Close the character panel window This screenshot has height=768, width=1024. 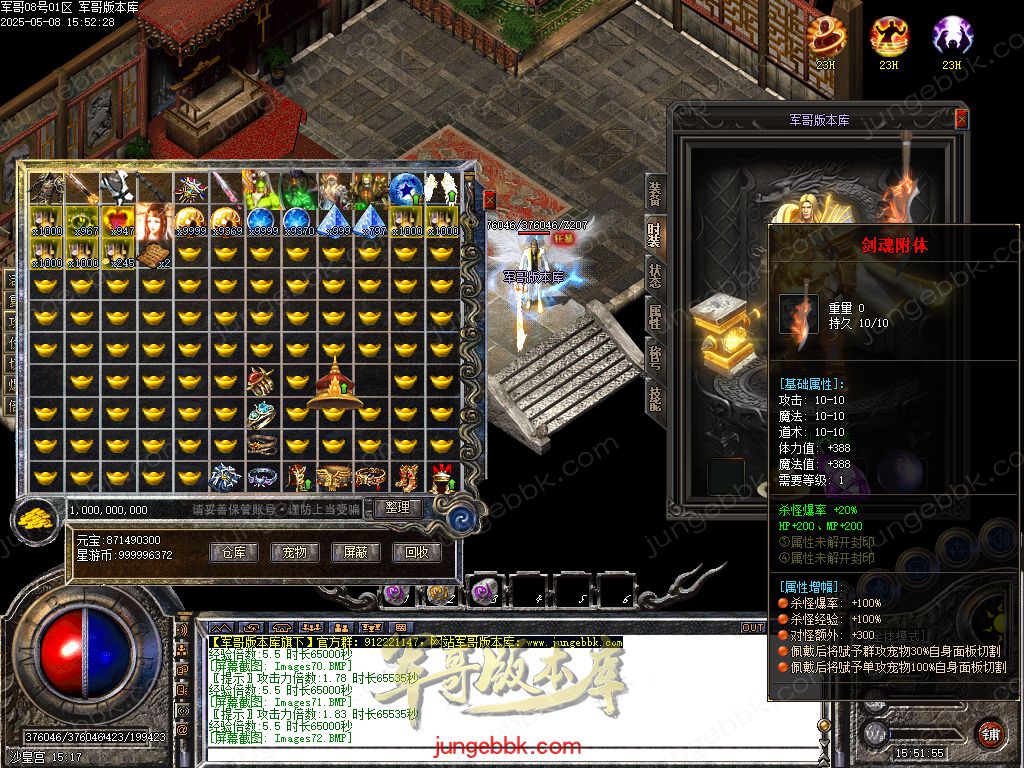(961, 119)
